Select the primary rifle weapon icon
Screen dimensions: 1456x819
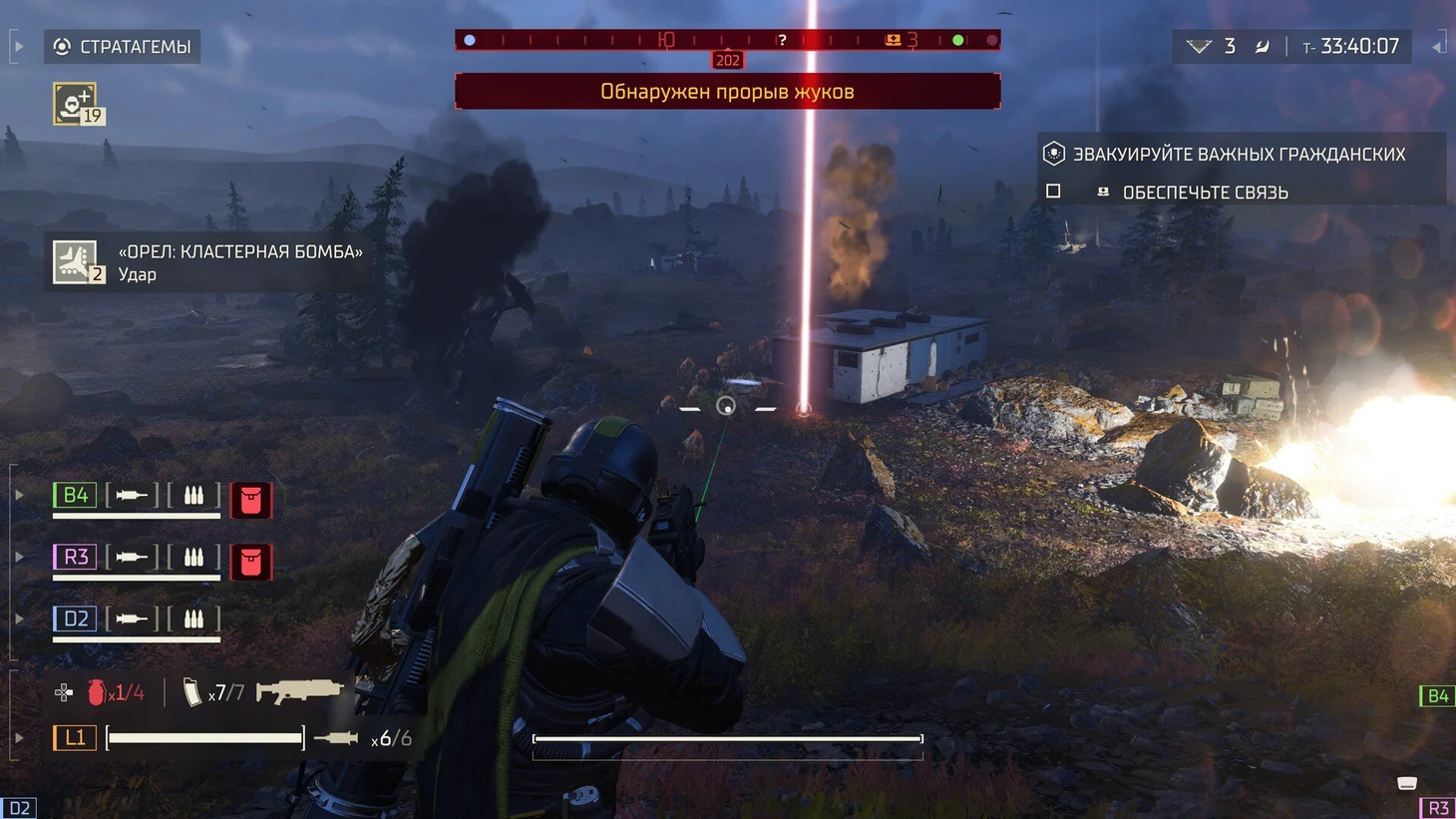(299, 690)
